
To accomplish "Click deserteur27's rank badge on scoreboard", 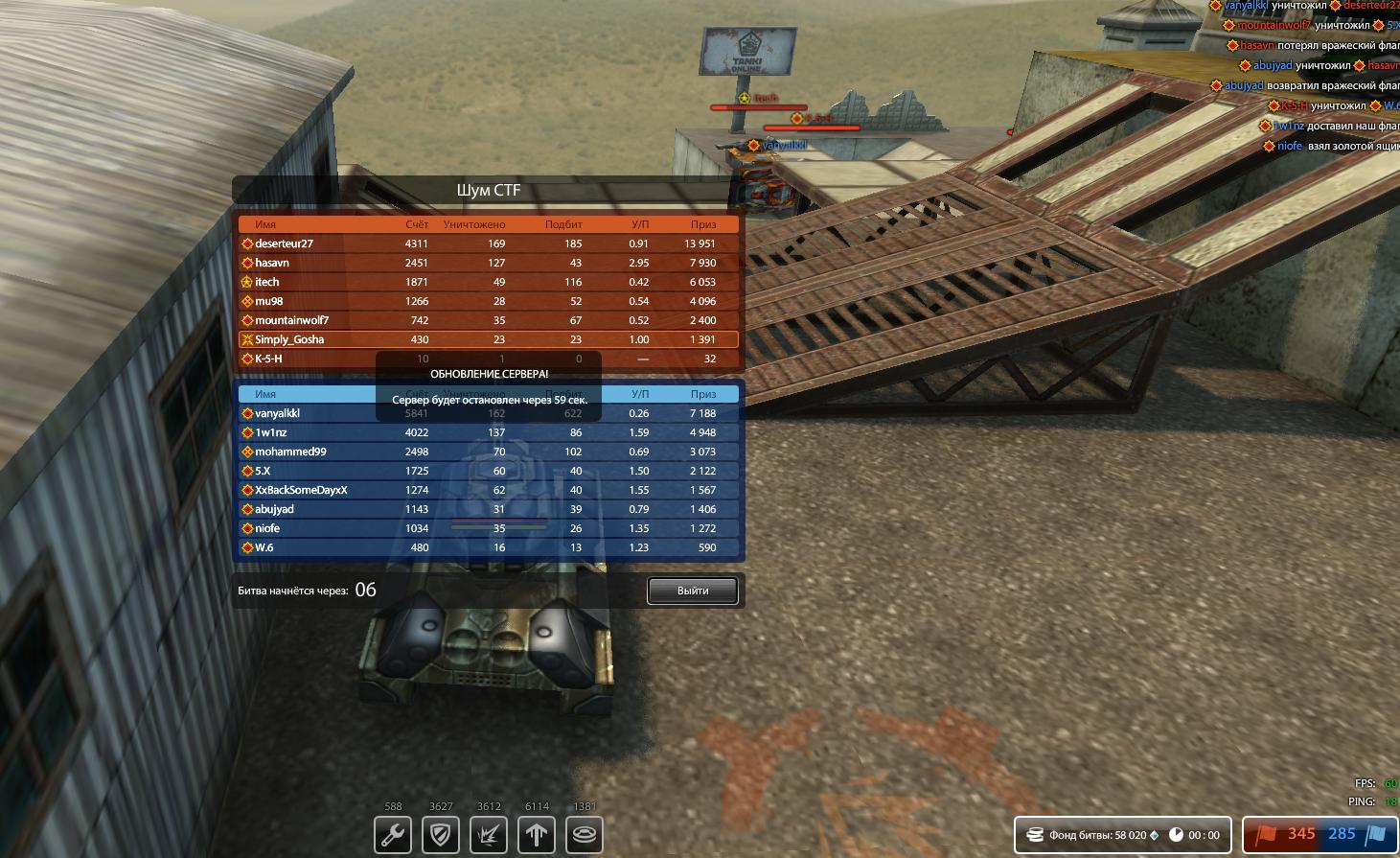I will (x=245, y=243).
